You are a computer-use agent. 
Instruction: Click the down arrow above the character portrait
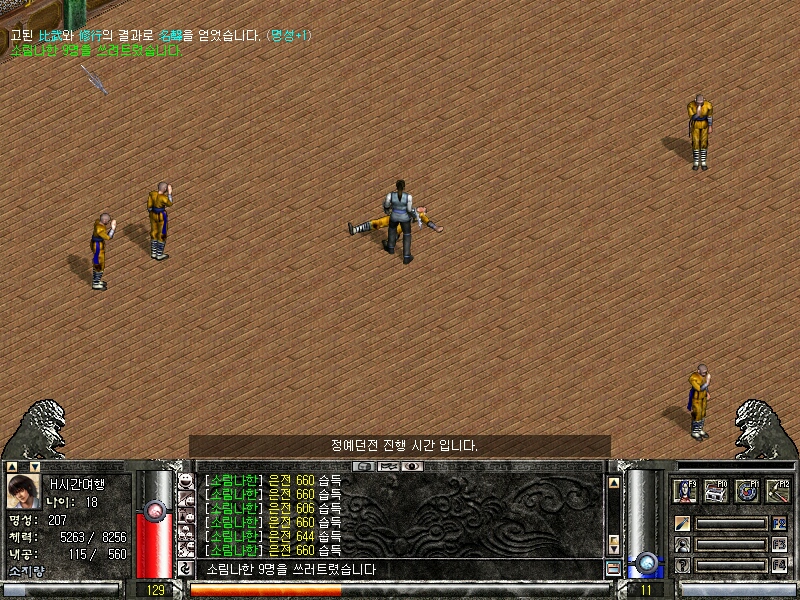point(34,466)
